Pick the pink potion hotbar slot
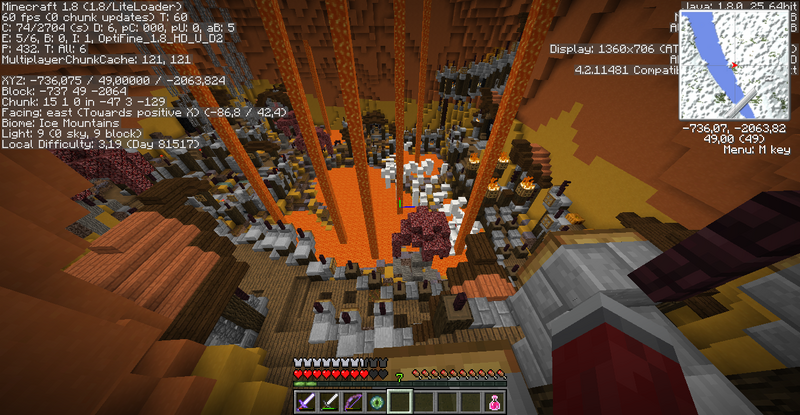This screenshot has width=800, height=415. point(493,402)
